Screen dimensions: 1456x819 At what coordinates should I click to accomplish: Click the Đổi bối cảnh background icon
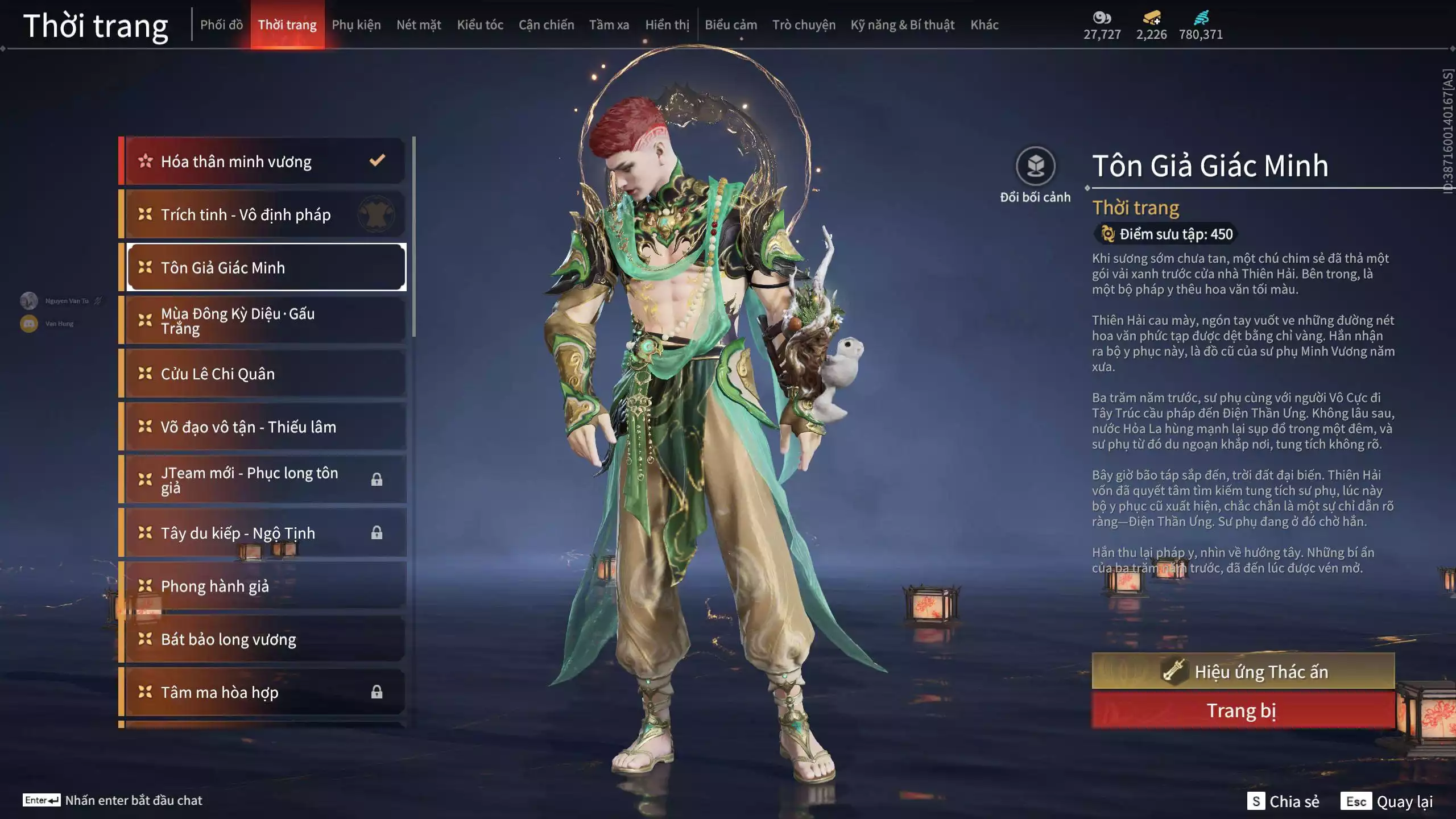[1035, 166]
